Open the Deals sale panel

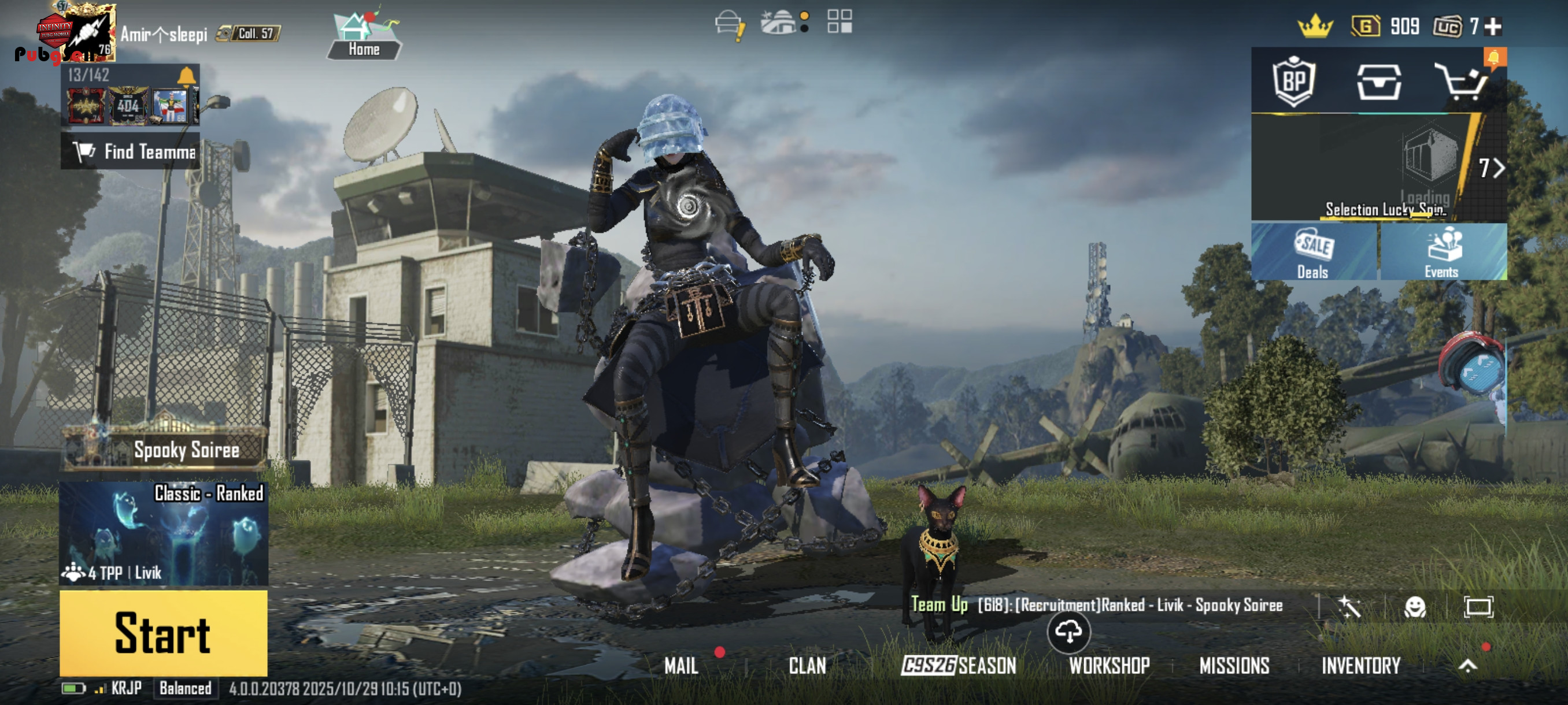click(1314, 251)
